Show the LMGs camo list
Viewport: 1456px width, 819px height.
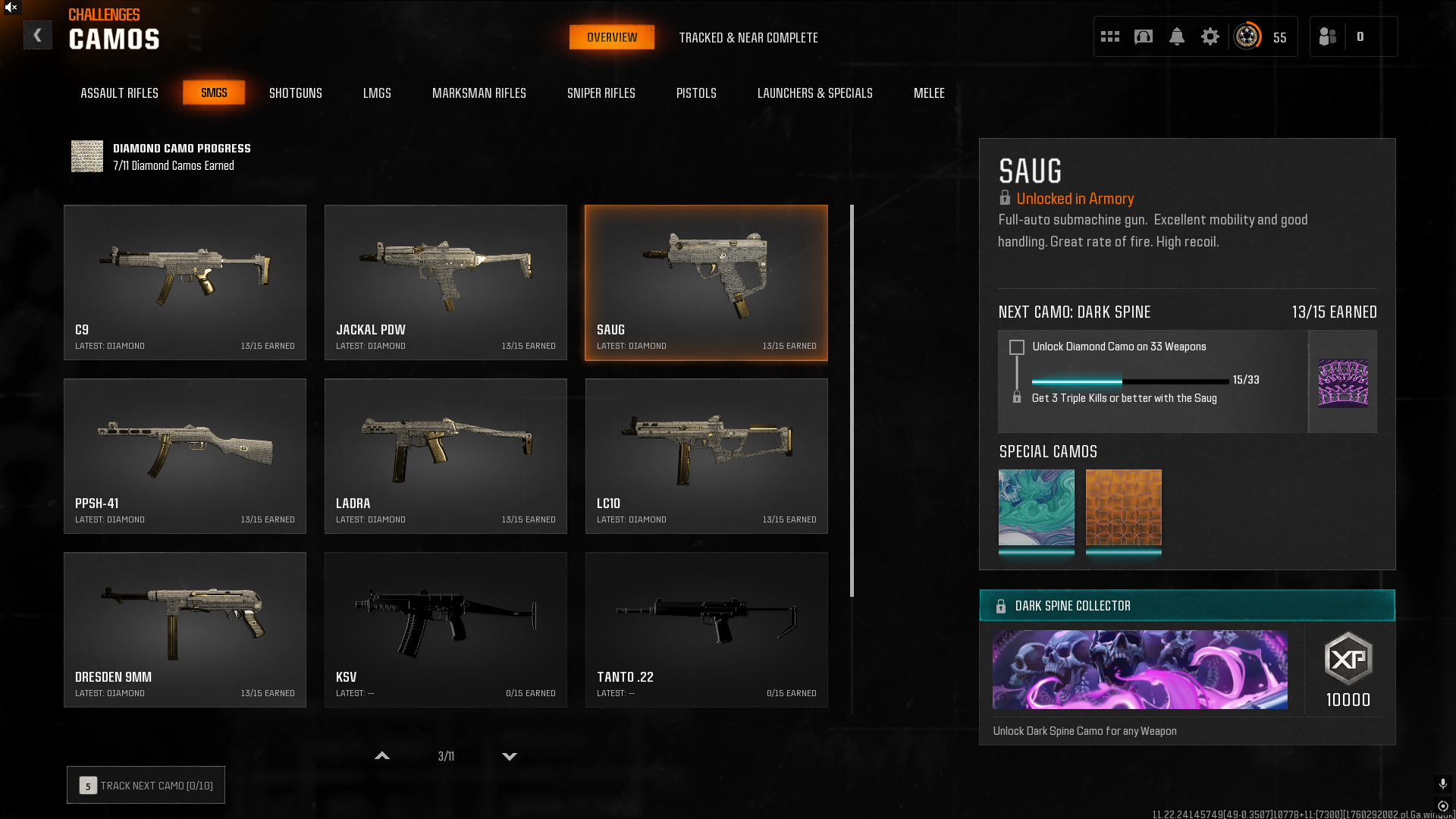click(x=377, y=93)
